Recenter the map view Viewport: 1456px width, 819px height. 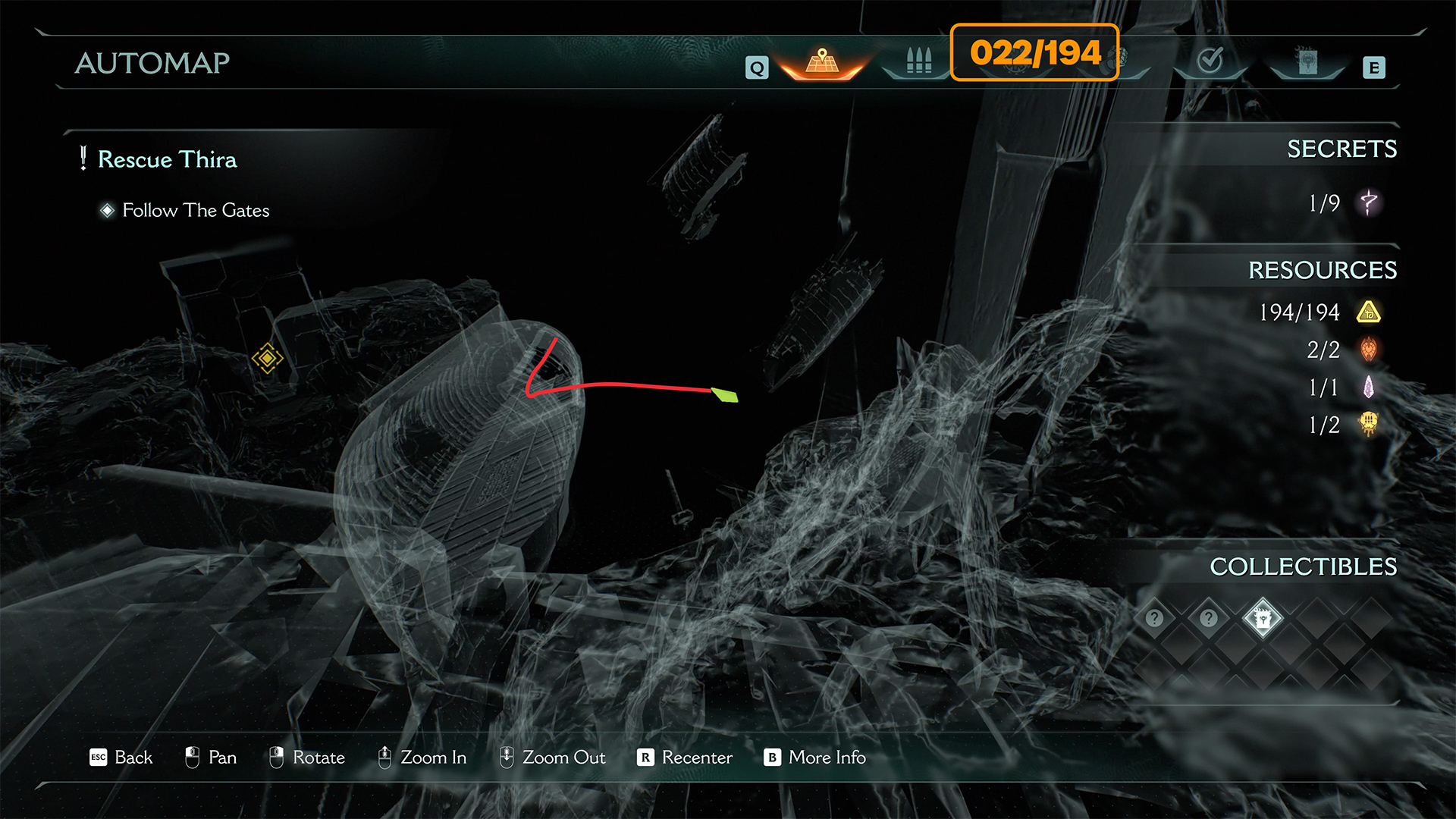685,757
